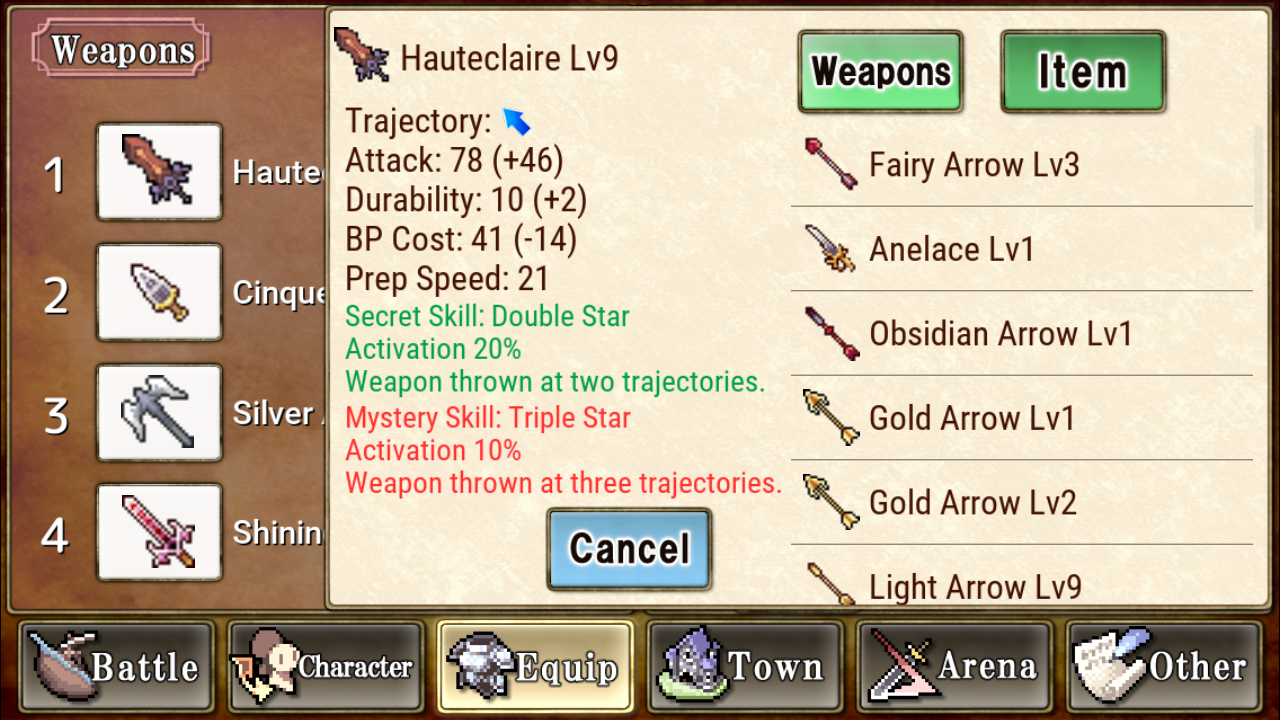This screenshot has width=1280, height=720.
Task: Select Gold Arrow Lv1 entry
Action: tap(1020, 418)
